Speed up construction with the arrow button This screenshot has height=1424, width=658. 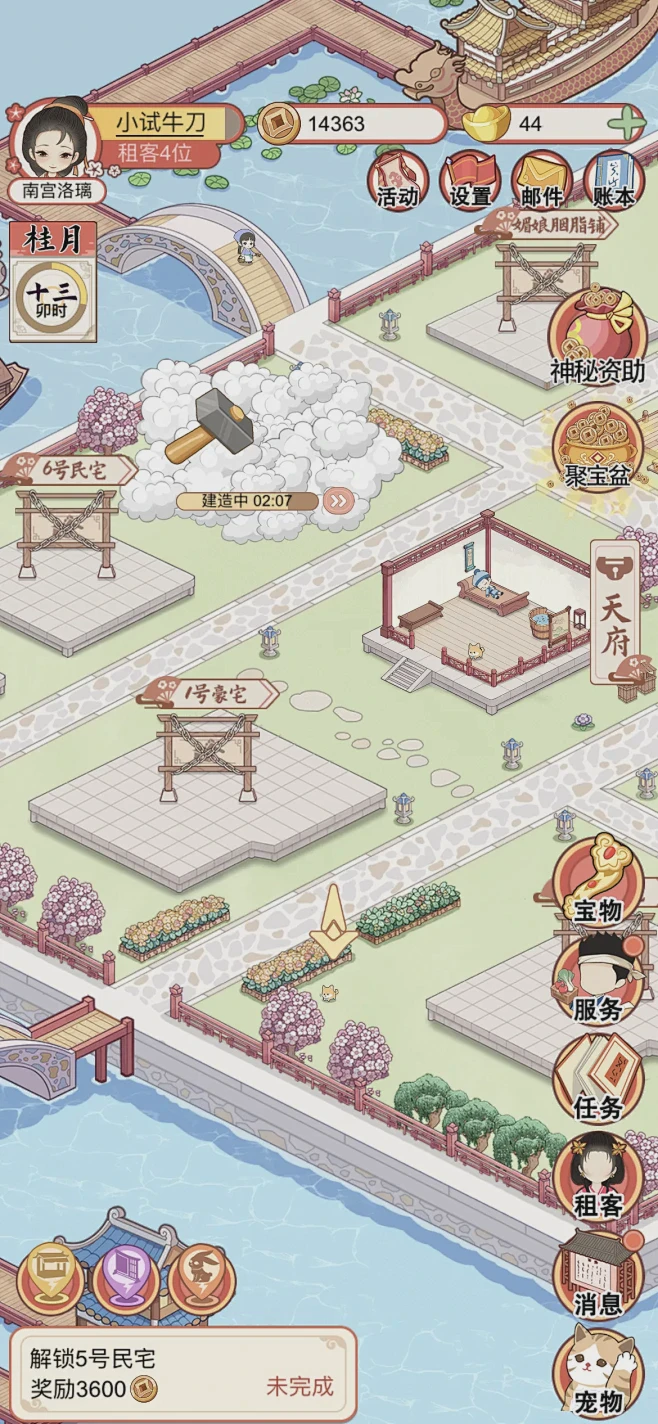338,501
